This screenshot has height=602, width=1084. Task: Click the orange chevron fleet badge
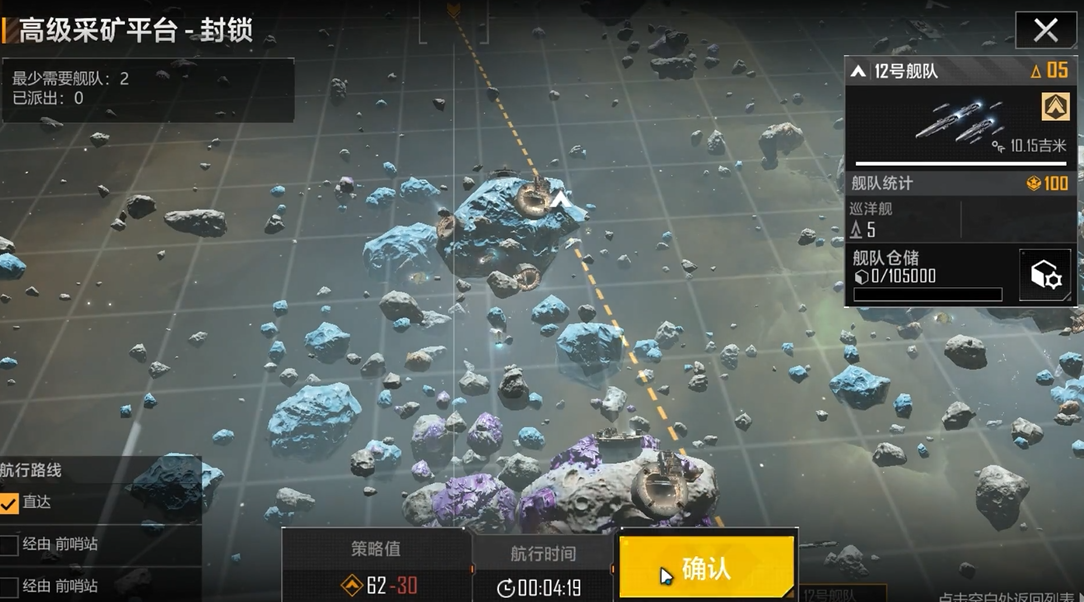[x=1055, y=106]
